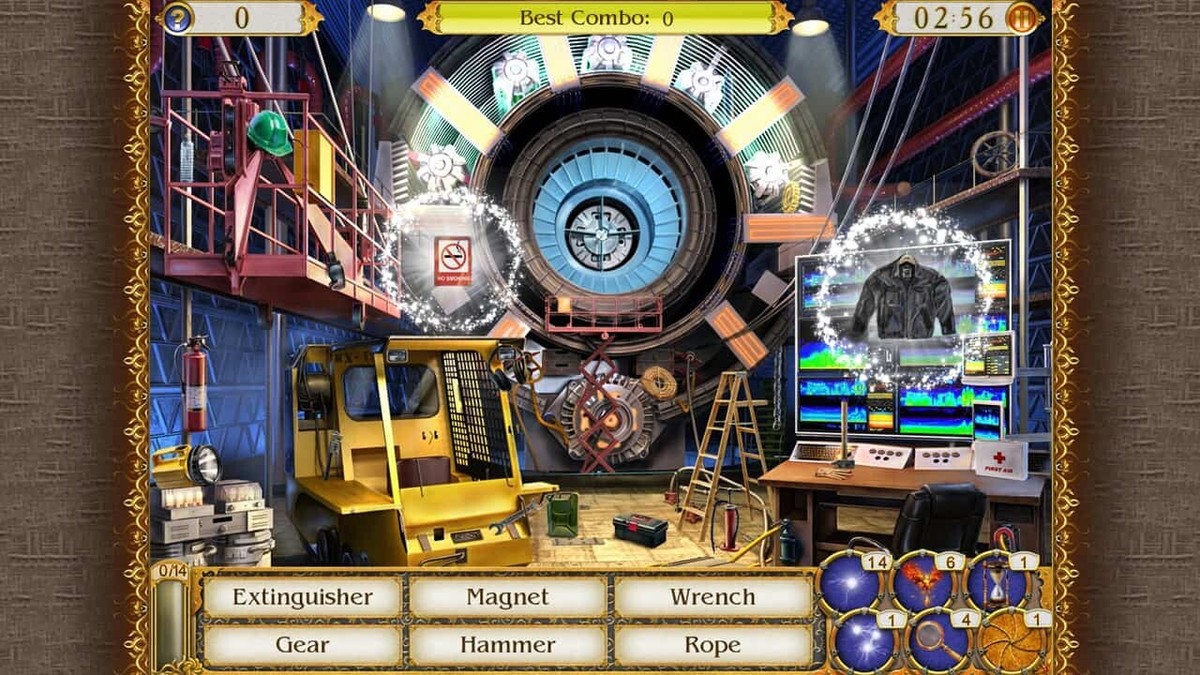Click the Wrench item label
1200x675 pixels.
[x=712, y=597]
